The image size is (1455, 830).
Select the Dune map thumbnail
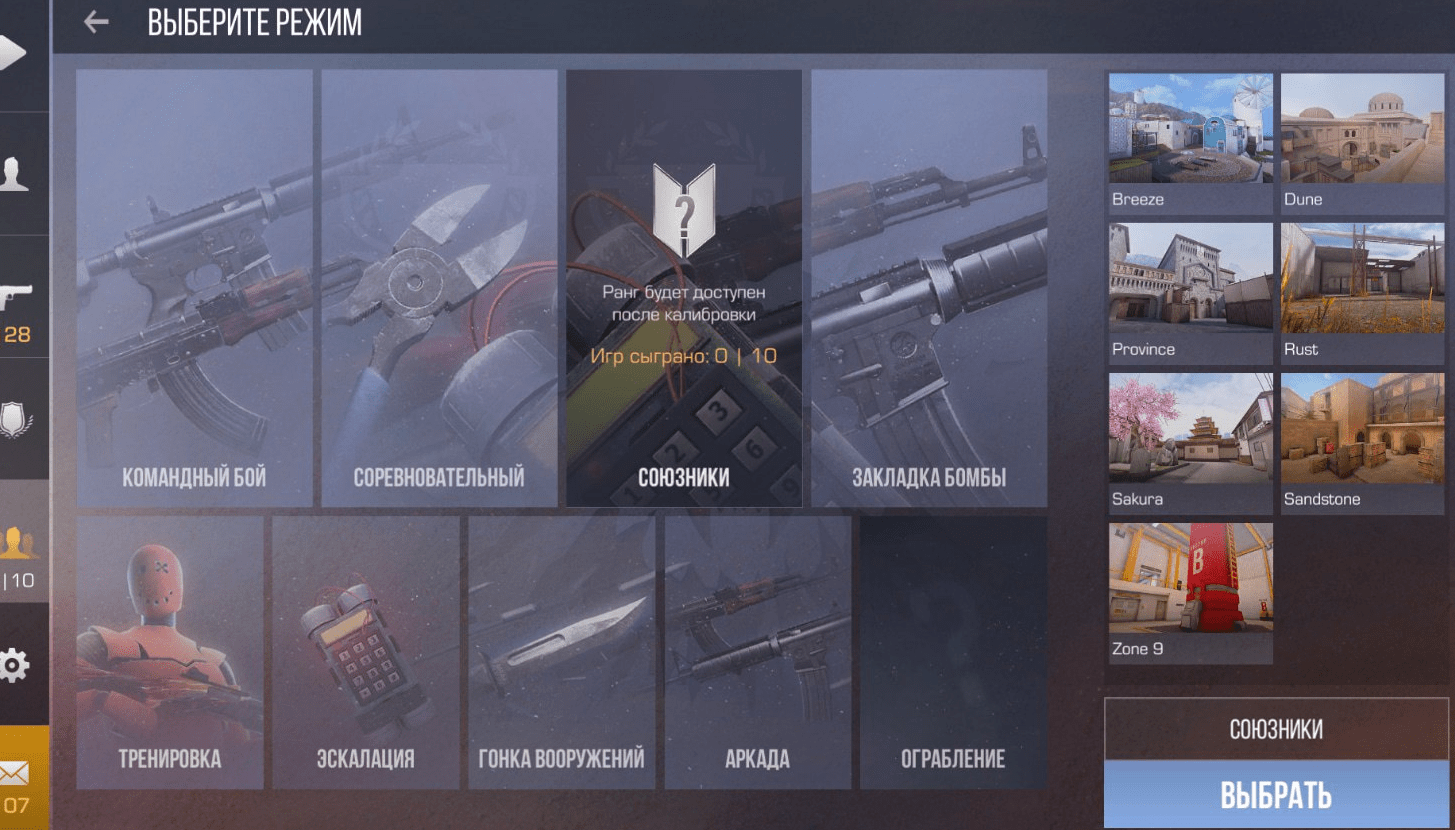[x=1362, y=141]
